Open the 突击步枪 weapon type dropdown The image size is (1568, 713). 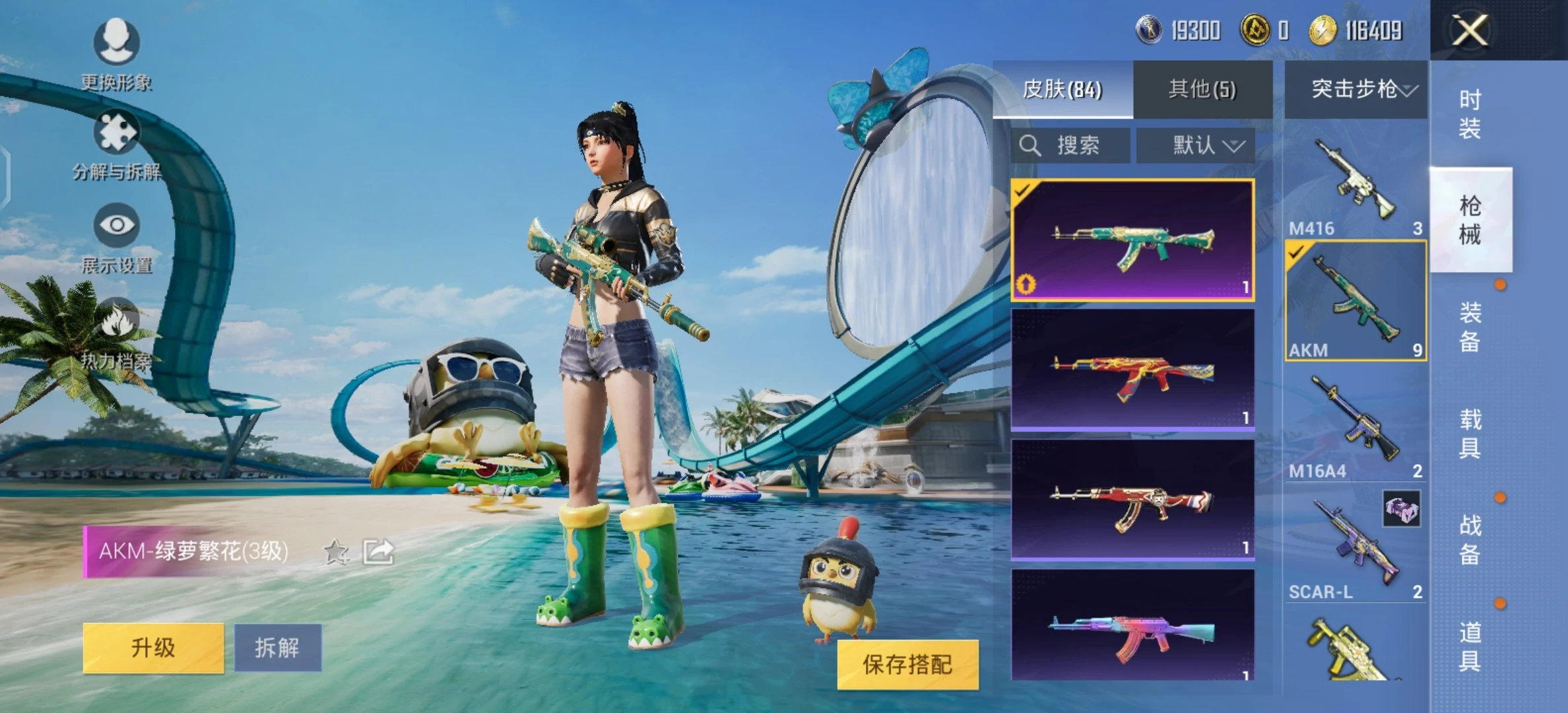pos(1356,89)
